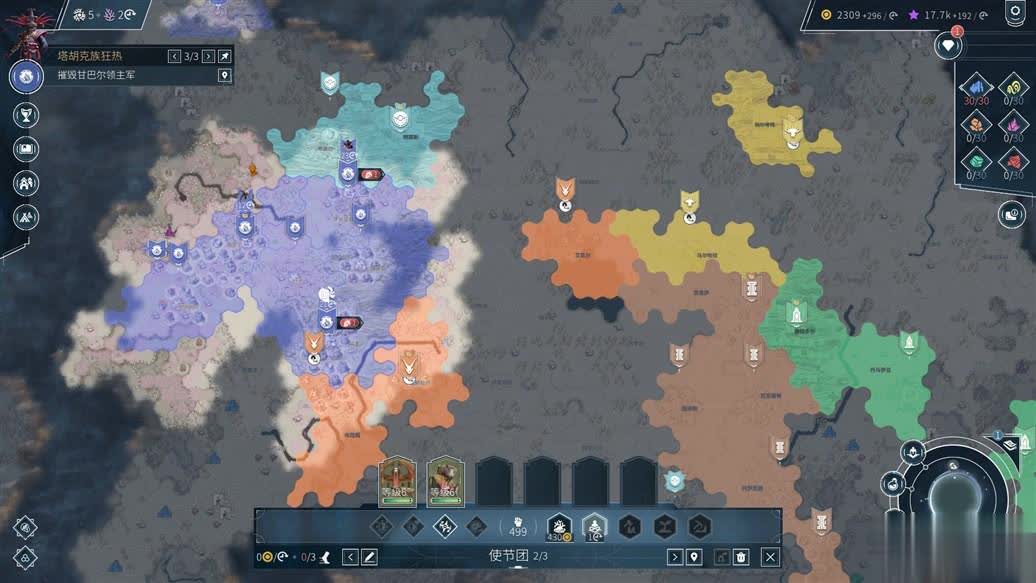Disband the army using the trash icon
The width and height of the screenshot is (1036, 583).
[741, 557]
